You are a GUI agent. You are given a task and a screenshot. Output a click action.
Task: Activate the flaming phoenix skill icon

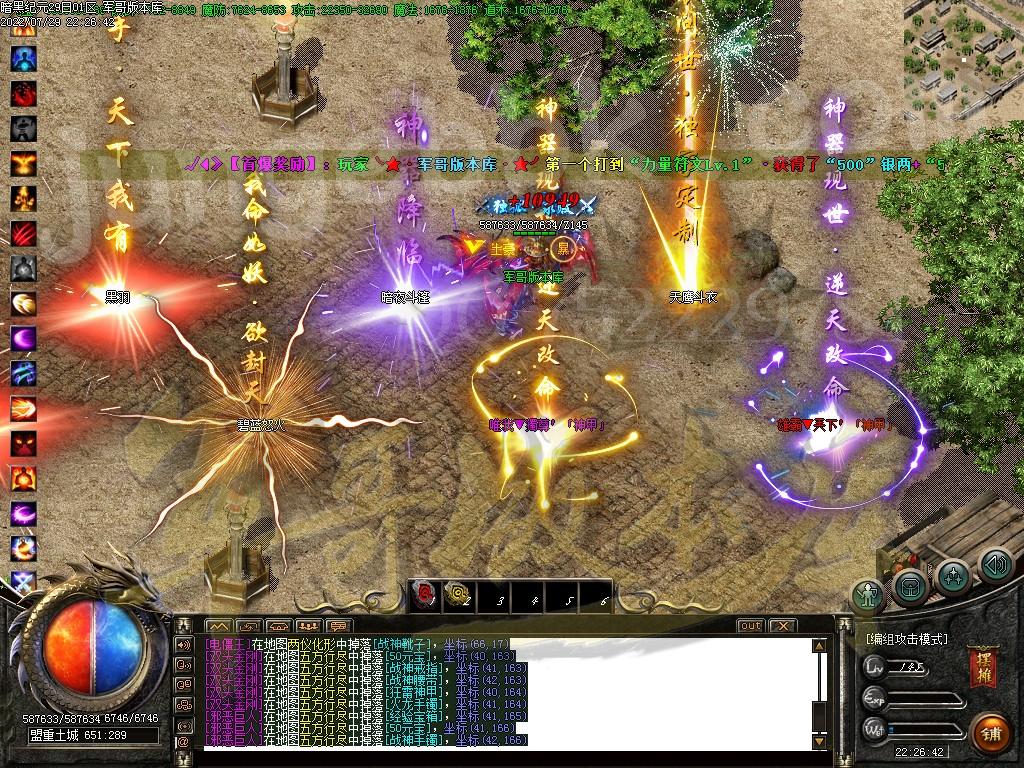coord(24,163)
